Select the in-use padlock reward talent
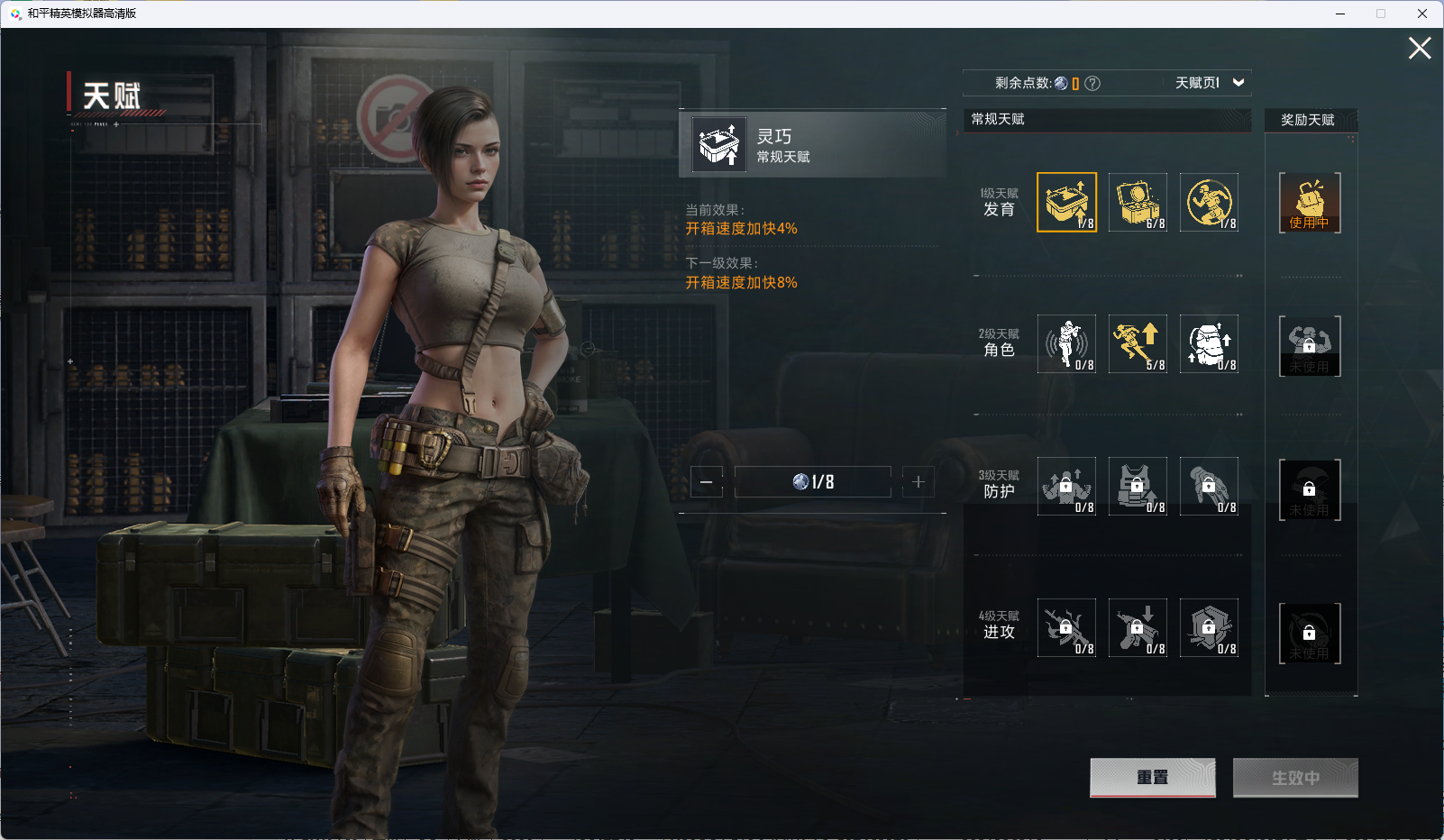The width and height of the screenshot is (1444, 840). [x=1310, y=203]
